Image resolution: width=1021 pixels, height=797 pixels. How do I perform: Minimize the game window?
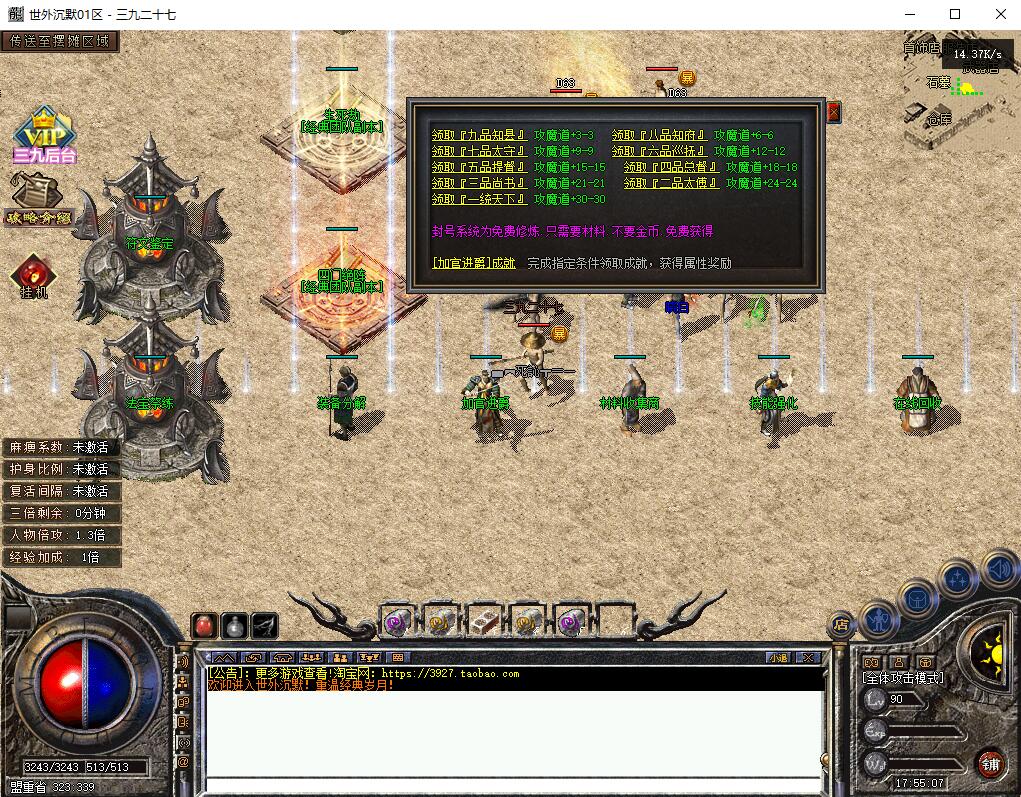click(910, 14)
